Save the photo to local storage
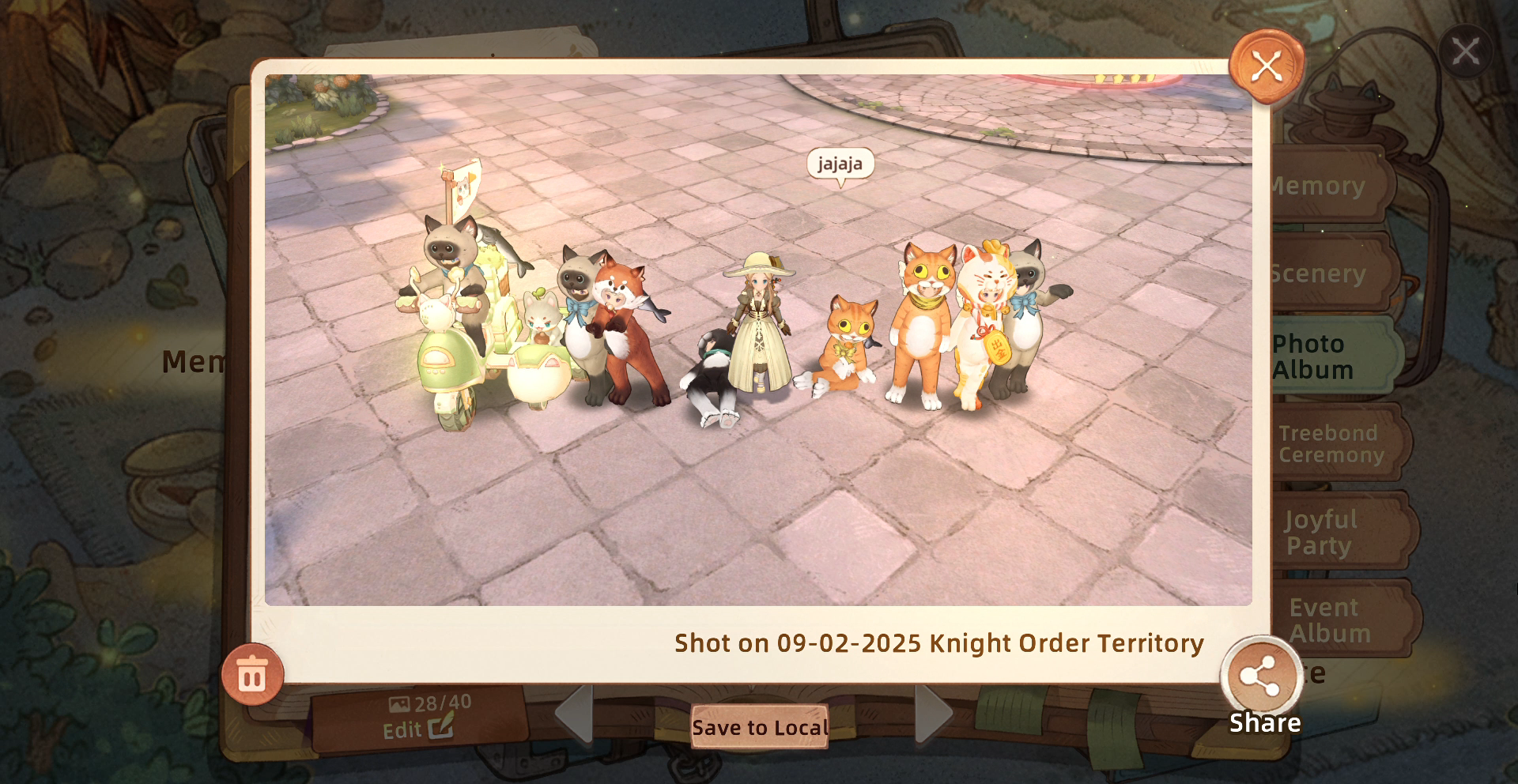Screen dimensions: 1518x784 click(x=760, y=727)
